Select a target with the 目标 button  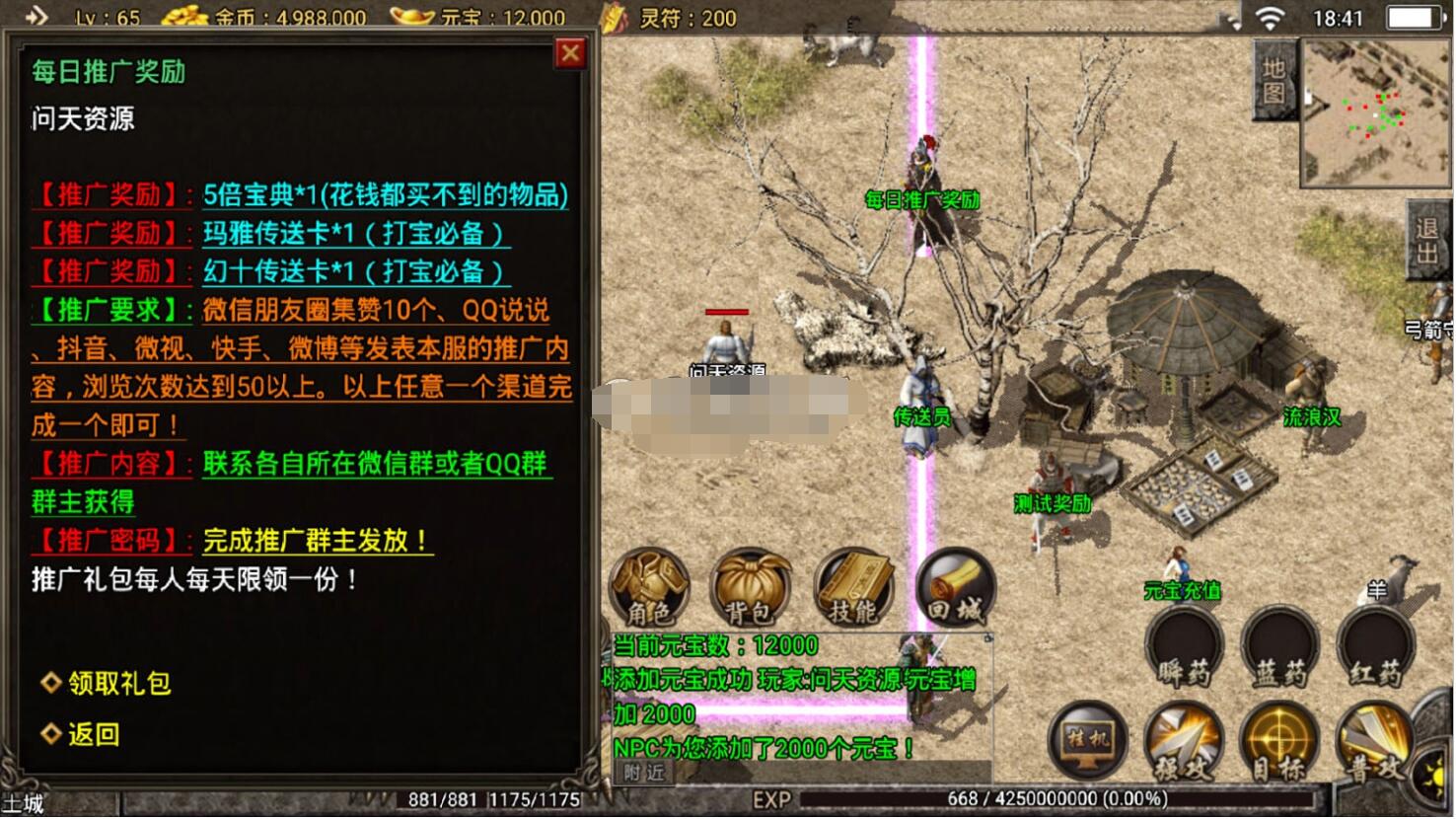[1279, 742]
